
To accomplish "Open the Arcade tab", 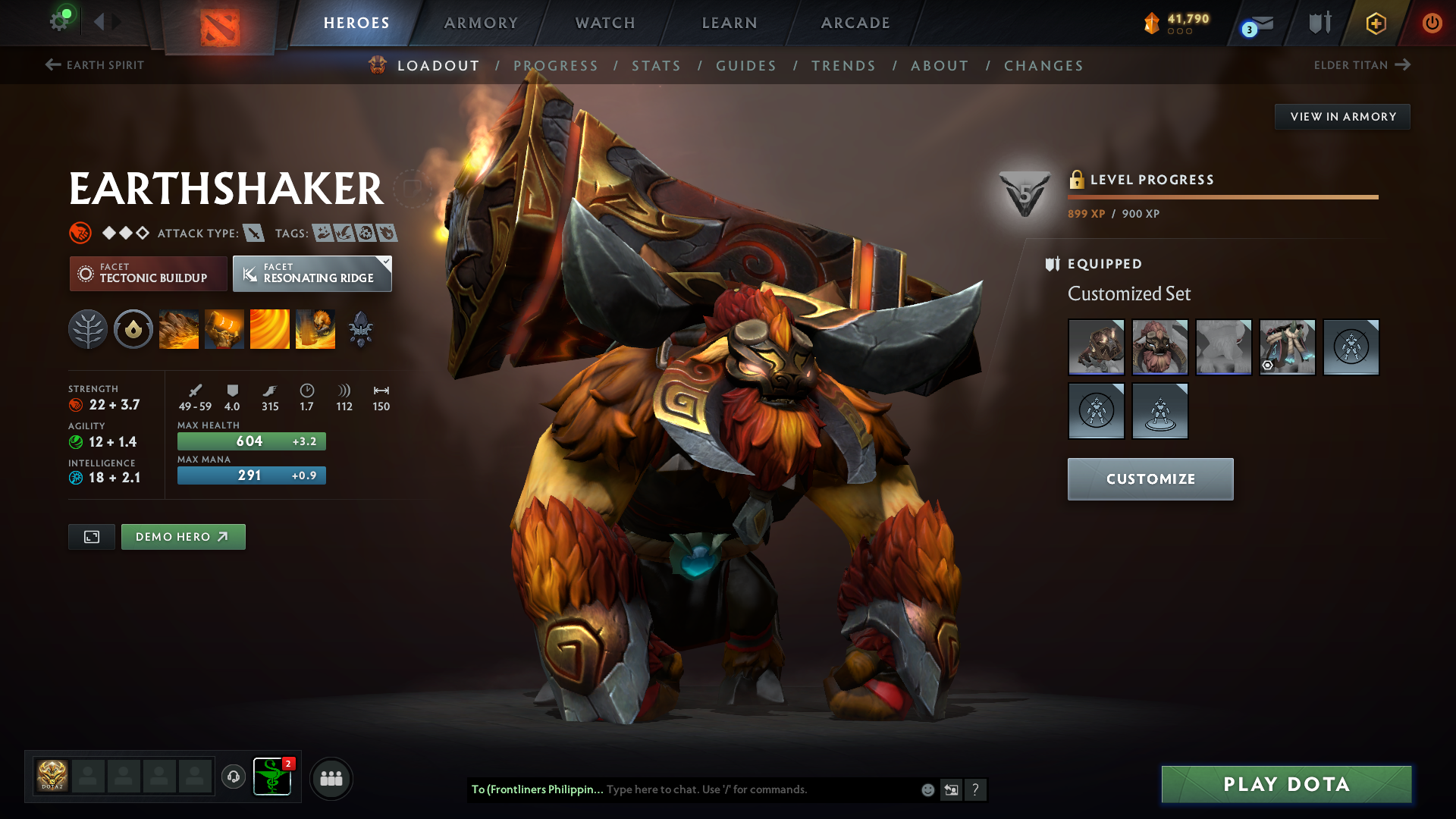I will coord(855,23).
